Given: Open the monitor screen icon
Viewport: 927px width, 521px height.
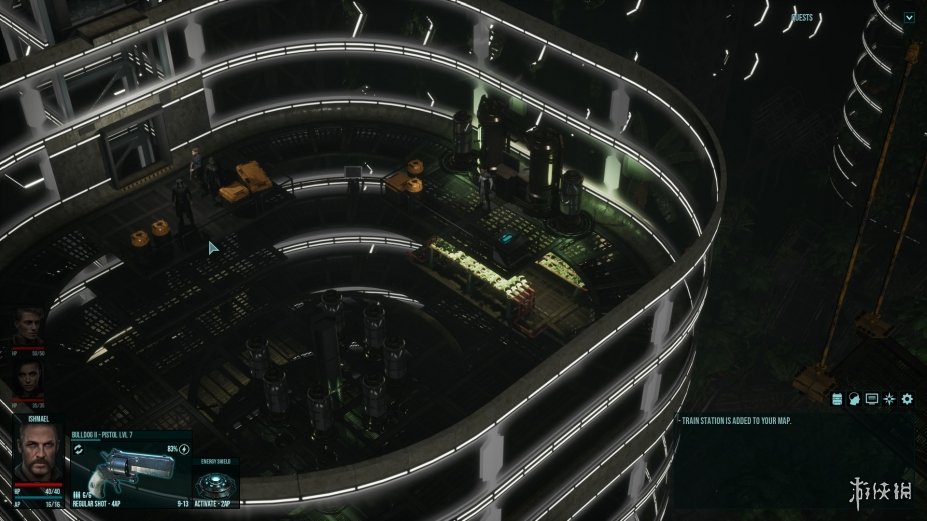Looking at the screenshot, I should 872,399.
